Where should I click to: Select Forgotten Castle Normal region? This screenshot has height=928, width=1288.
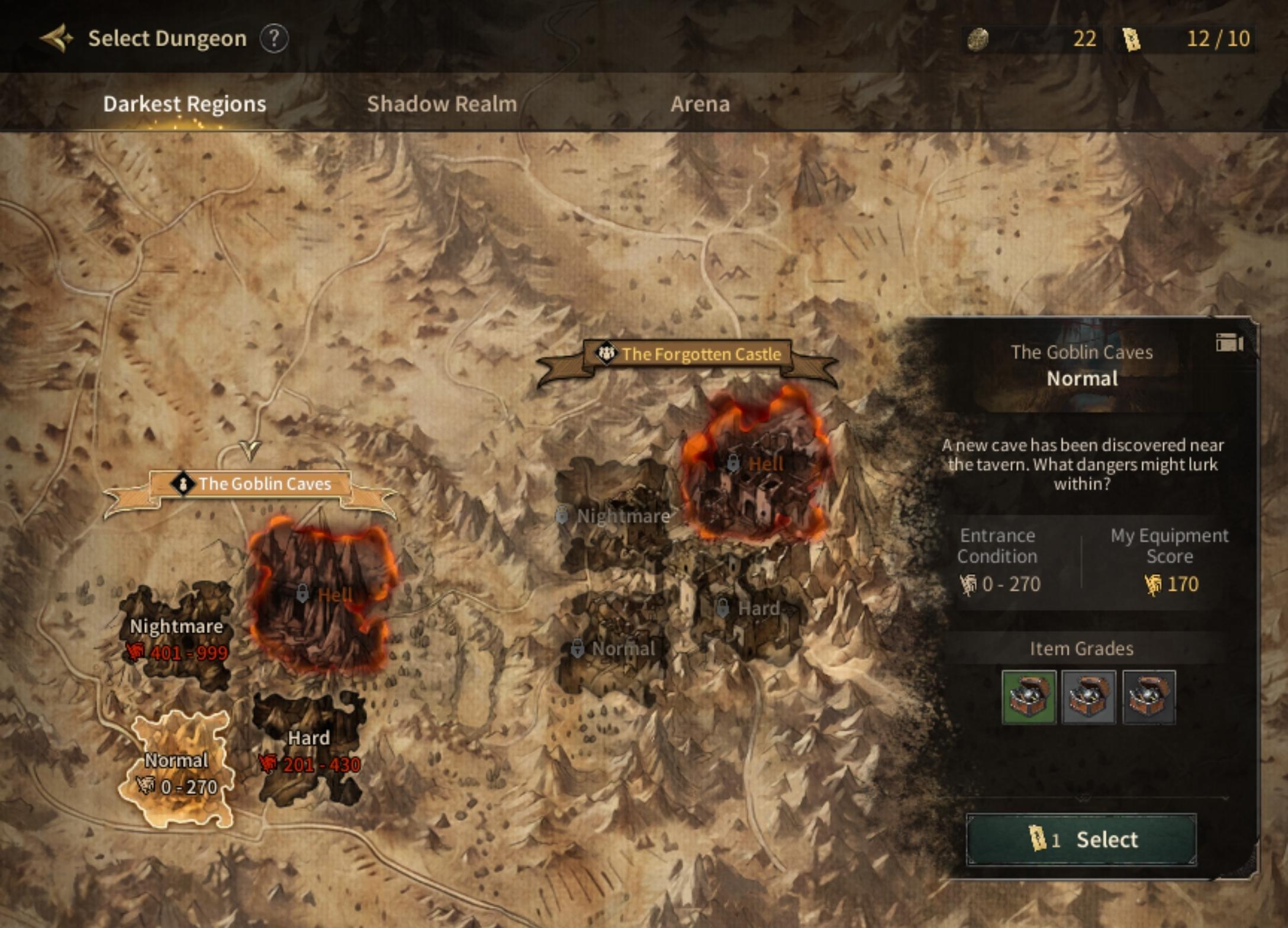[614, 649]
